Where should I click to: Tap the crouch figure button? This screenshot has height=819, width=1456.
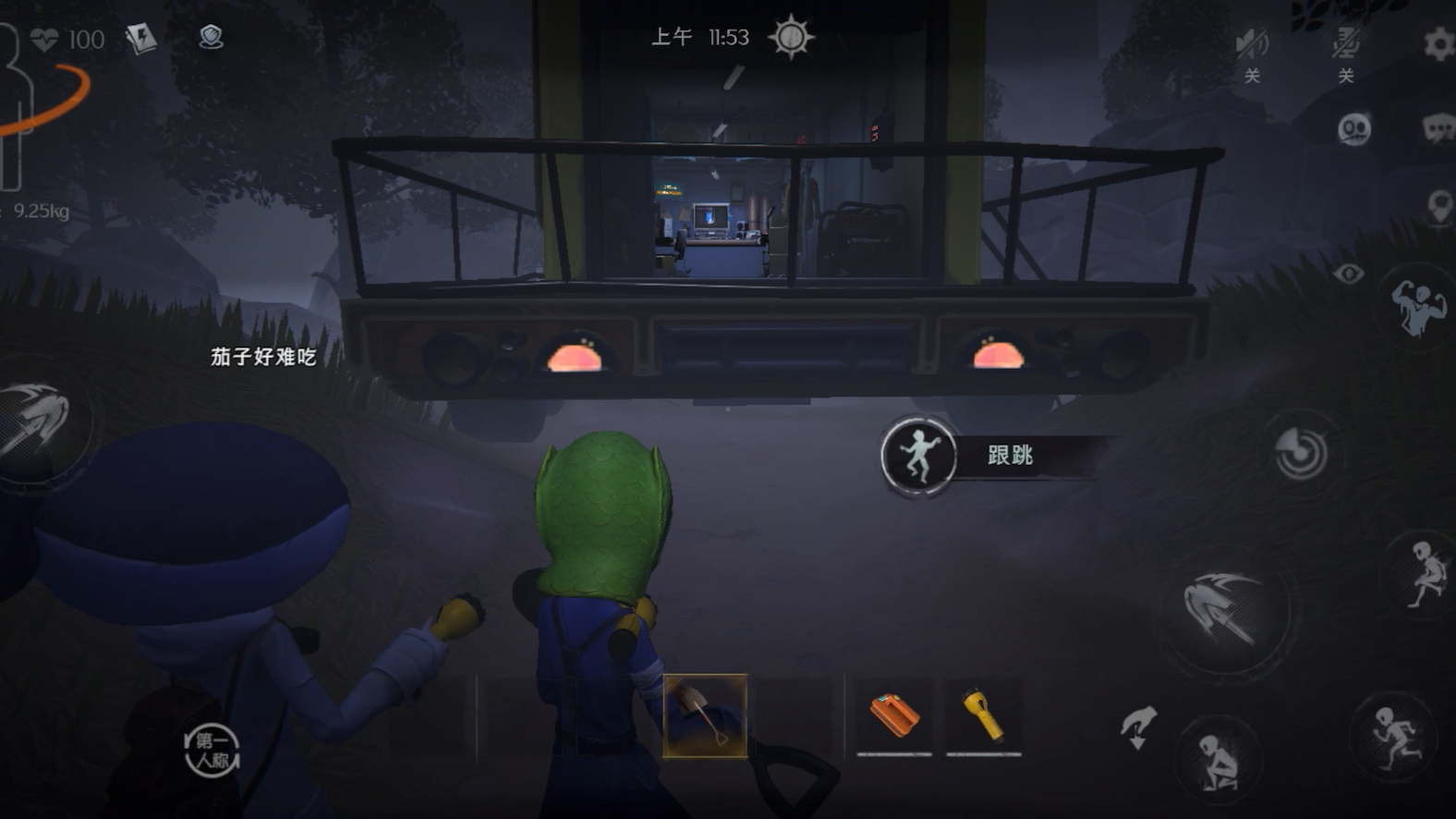(1219, 761)
